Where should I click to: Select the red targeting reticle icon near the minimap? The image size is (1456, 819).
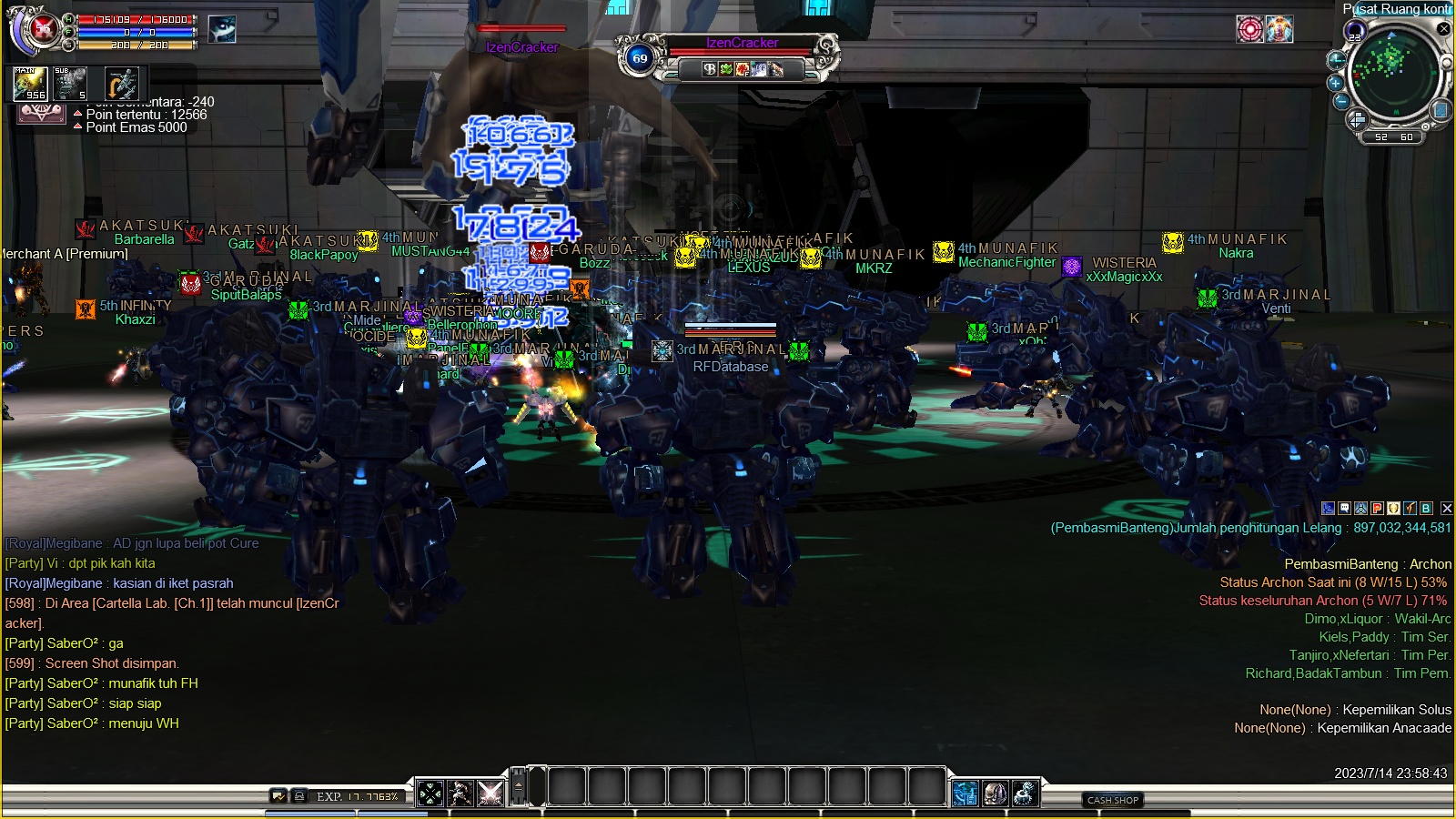tap(1250, 29)
